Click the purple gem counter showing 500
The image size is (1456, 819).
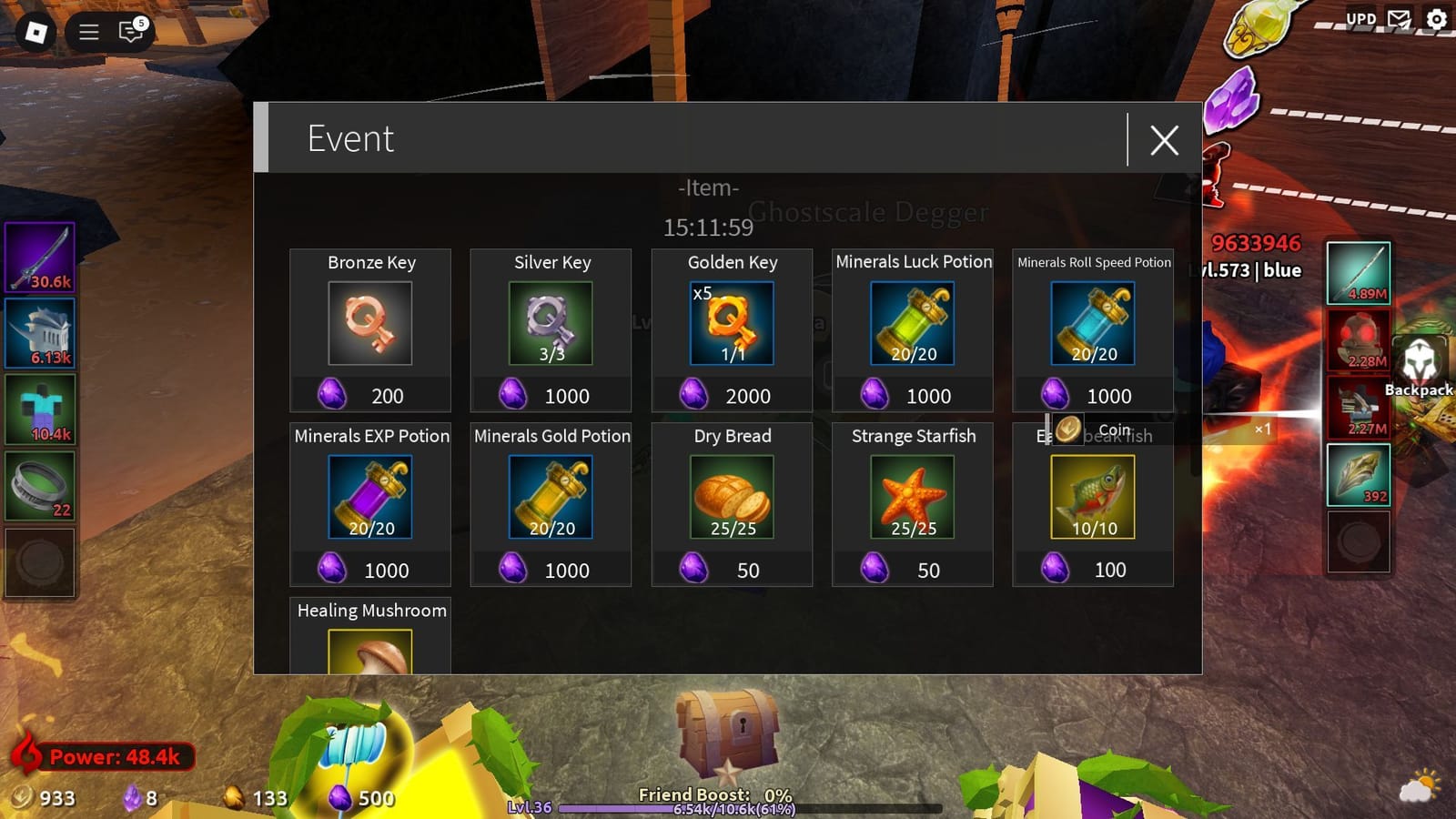click(342, 800)
